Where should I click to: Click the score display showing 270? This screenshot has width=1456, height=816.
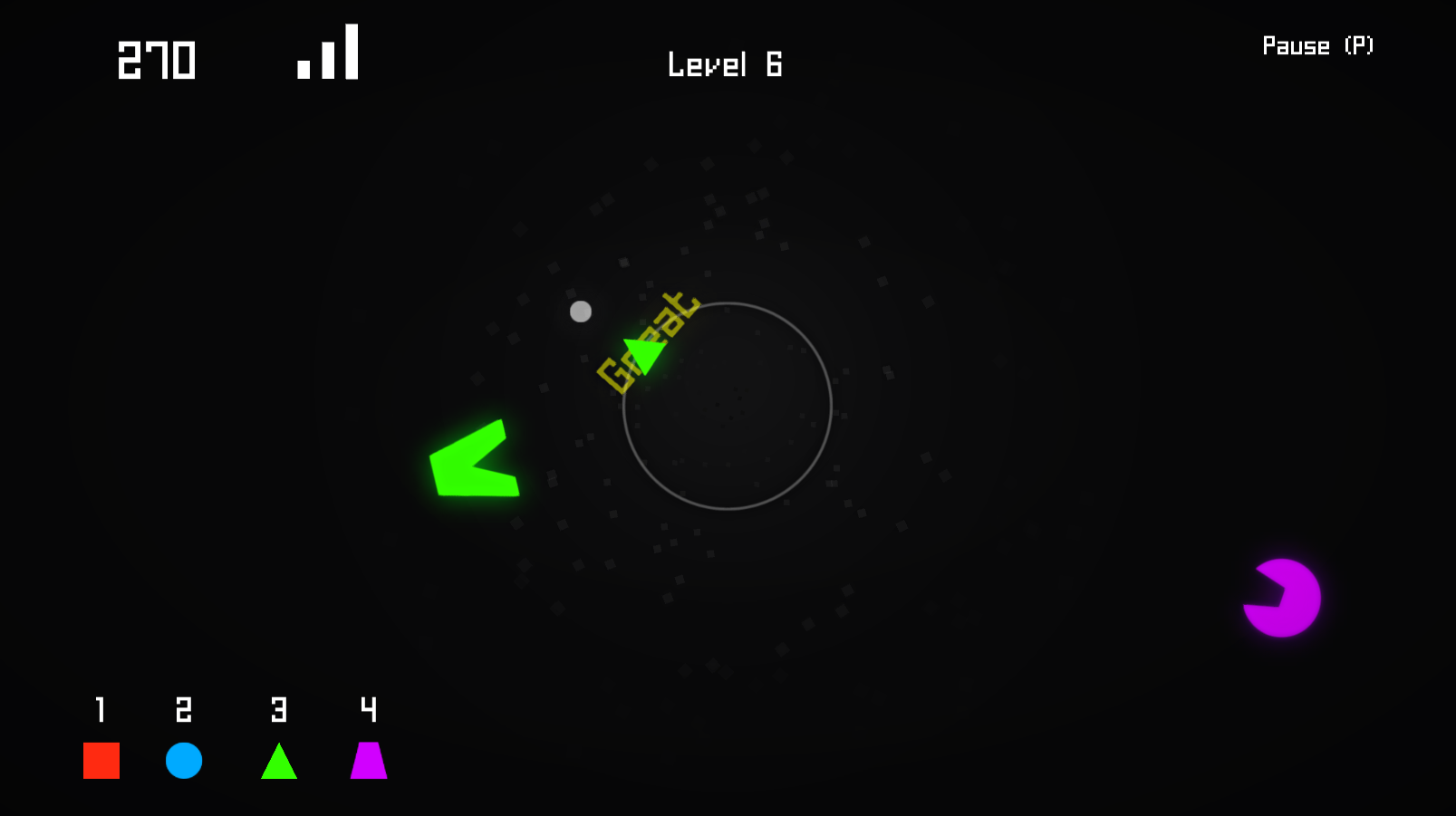pyautogui.click(x=156, y=60)
